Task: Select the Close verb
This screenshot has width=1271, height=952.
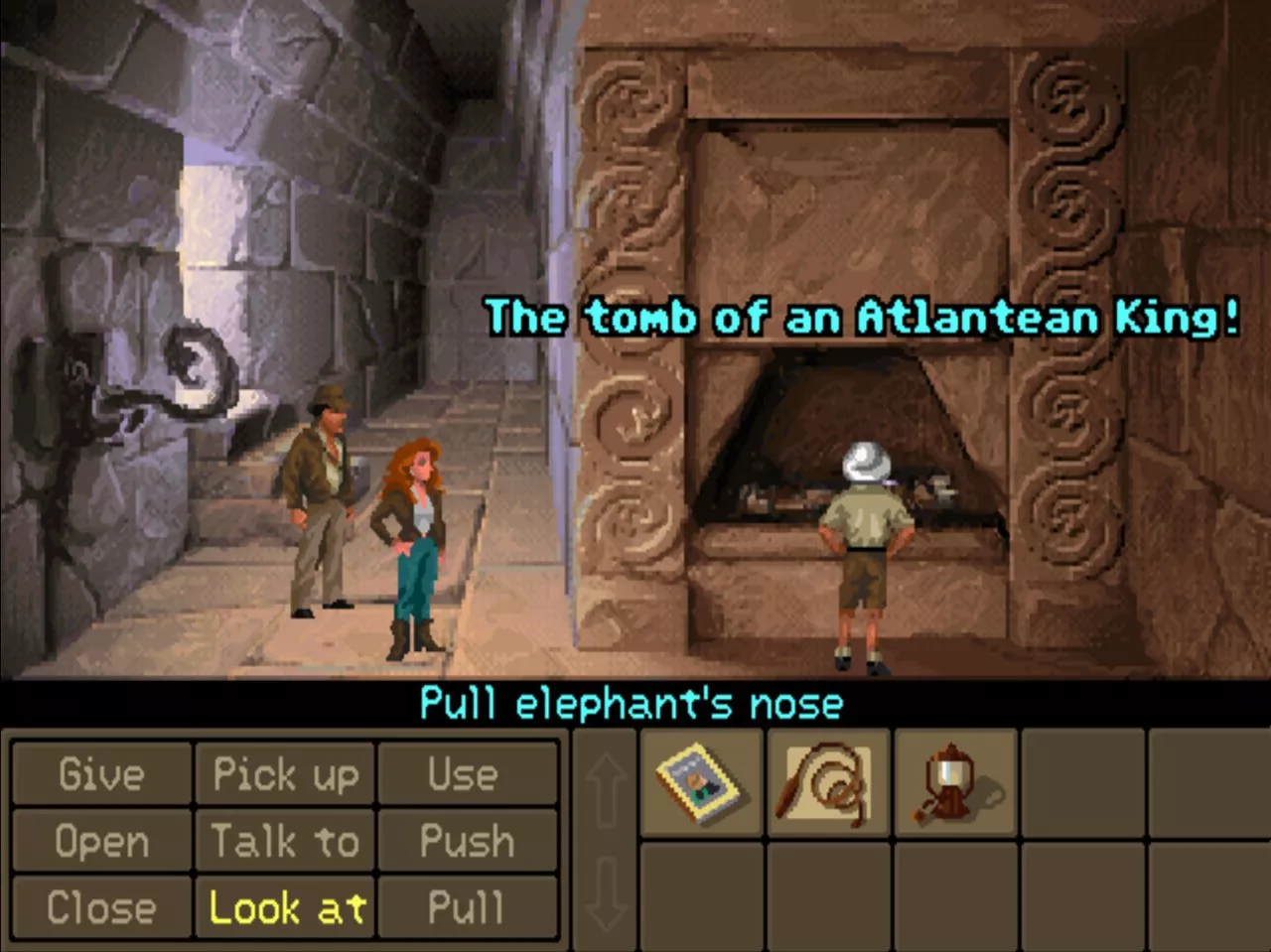Action: pyautogui.click(x=100, y=907)
